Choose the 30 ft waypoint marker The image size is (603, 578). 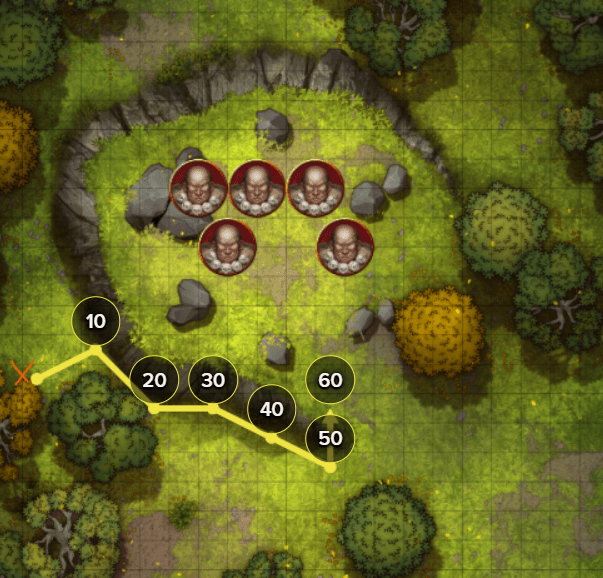pyautogui.click(x=213, y=380)
